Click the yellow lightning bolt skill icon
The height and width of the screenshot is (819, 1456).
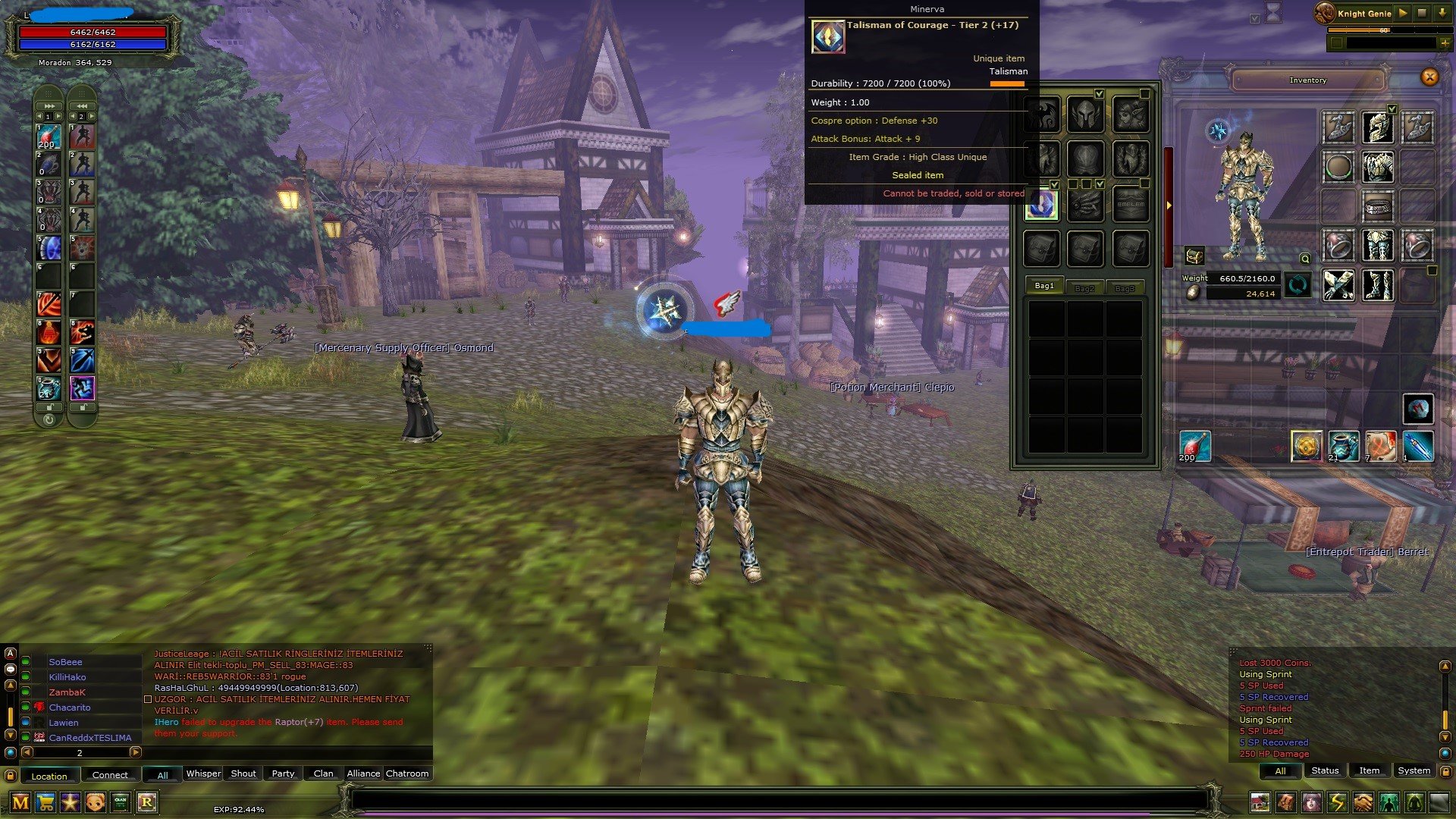coord(1337,802)
